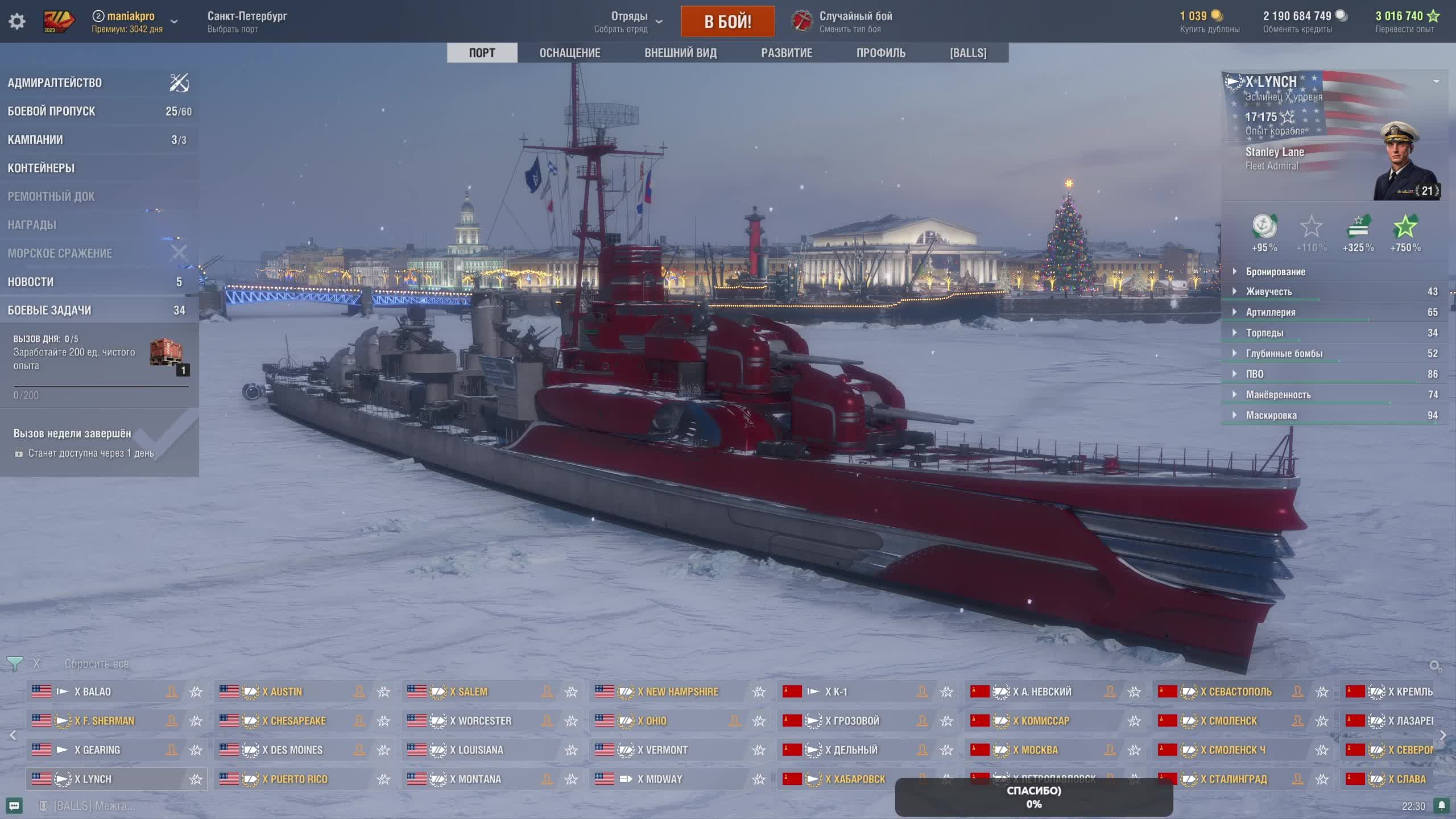Viewport: 1456px width, 819px height.
Task: Go to the РАЗВИТИЕ tab
Action: click(787, 53)
